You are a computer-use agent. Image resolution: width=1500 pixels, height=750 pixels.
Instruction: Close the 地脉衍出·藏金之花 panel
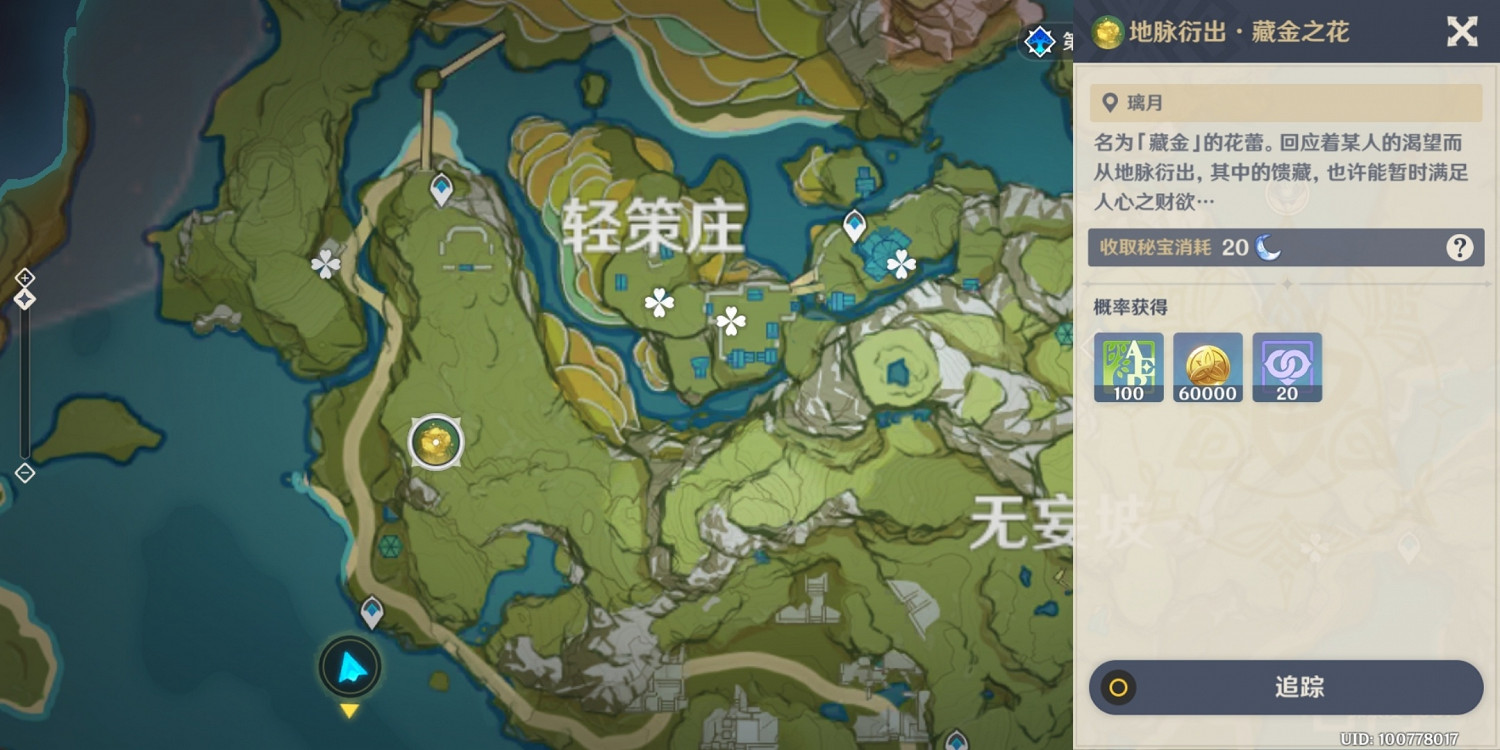pos(1462,31)
